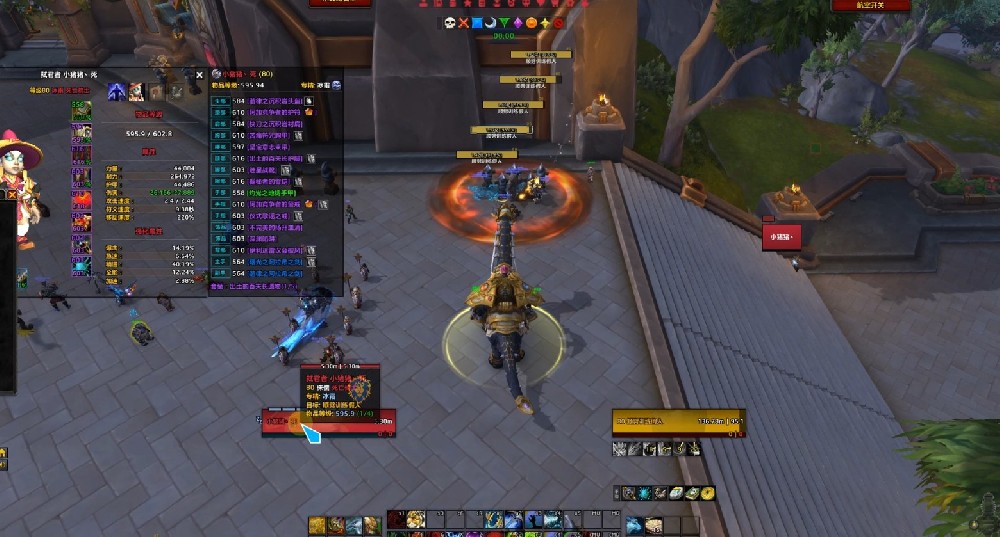Click the red 小猪猪 button on the right
The height and width of the screenshot is (537, 1000).
click(781, 237)
